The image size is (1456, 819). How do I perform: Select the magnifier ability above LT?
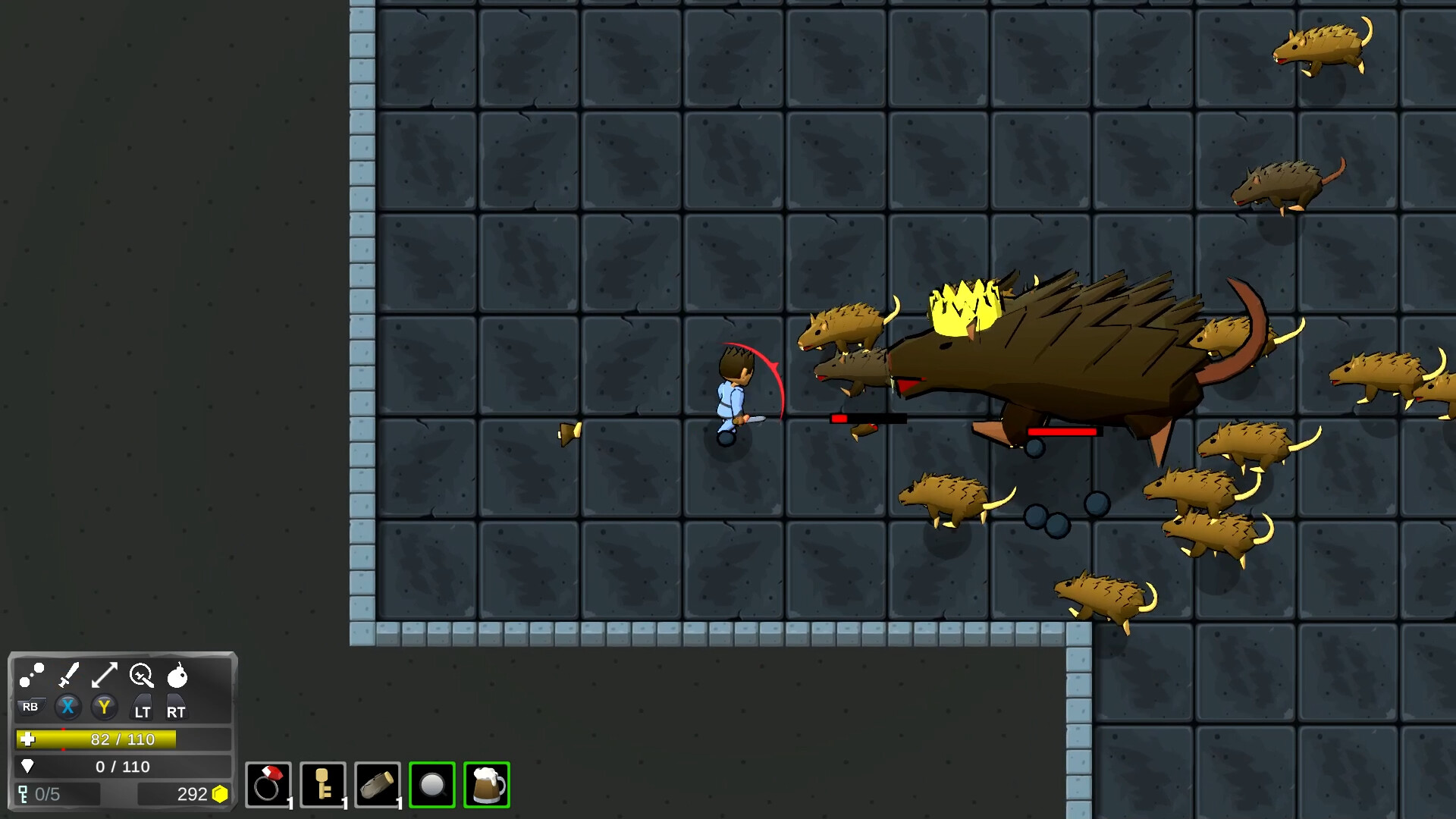[x=141, y=676]
